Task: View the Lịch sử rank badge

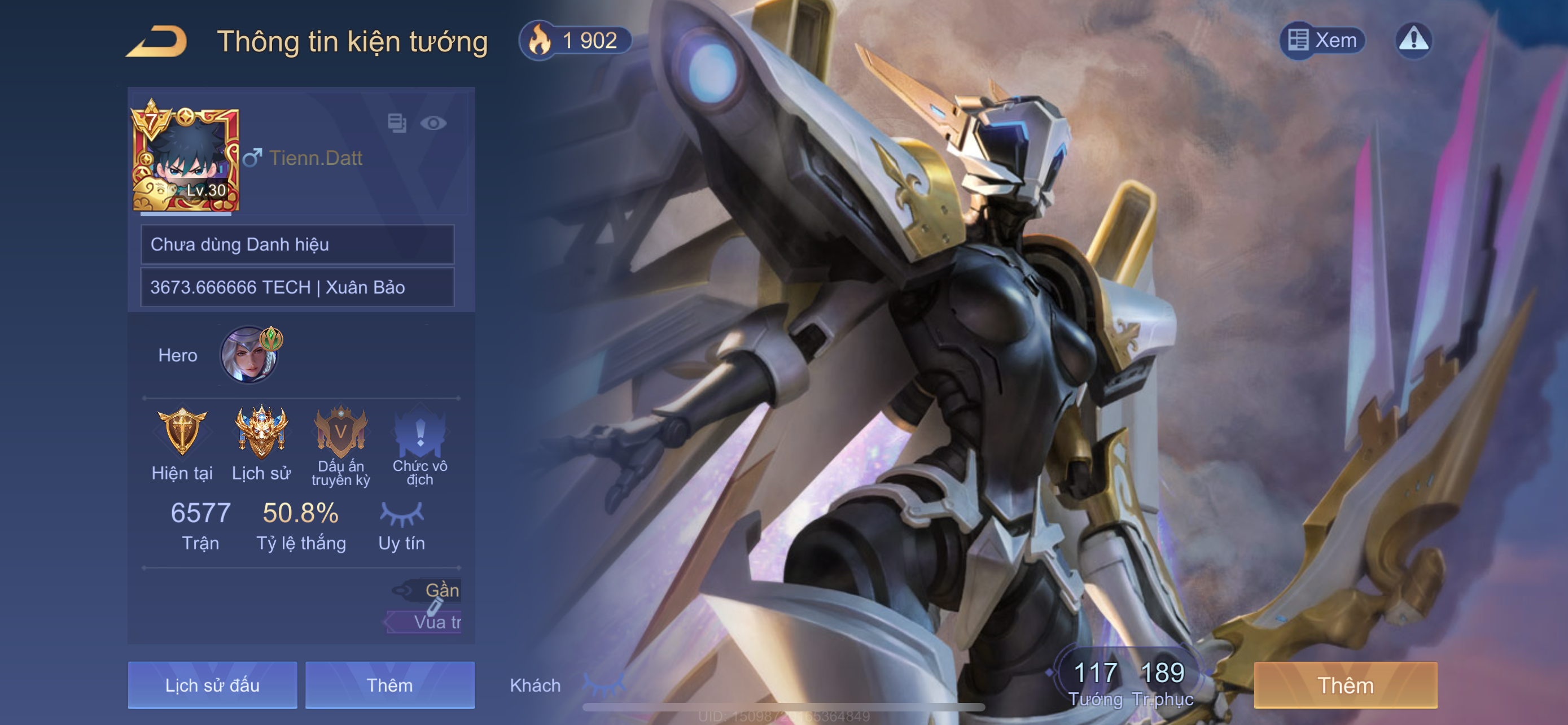Action: 261,432
